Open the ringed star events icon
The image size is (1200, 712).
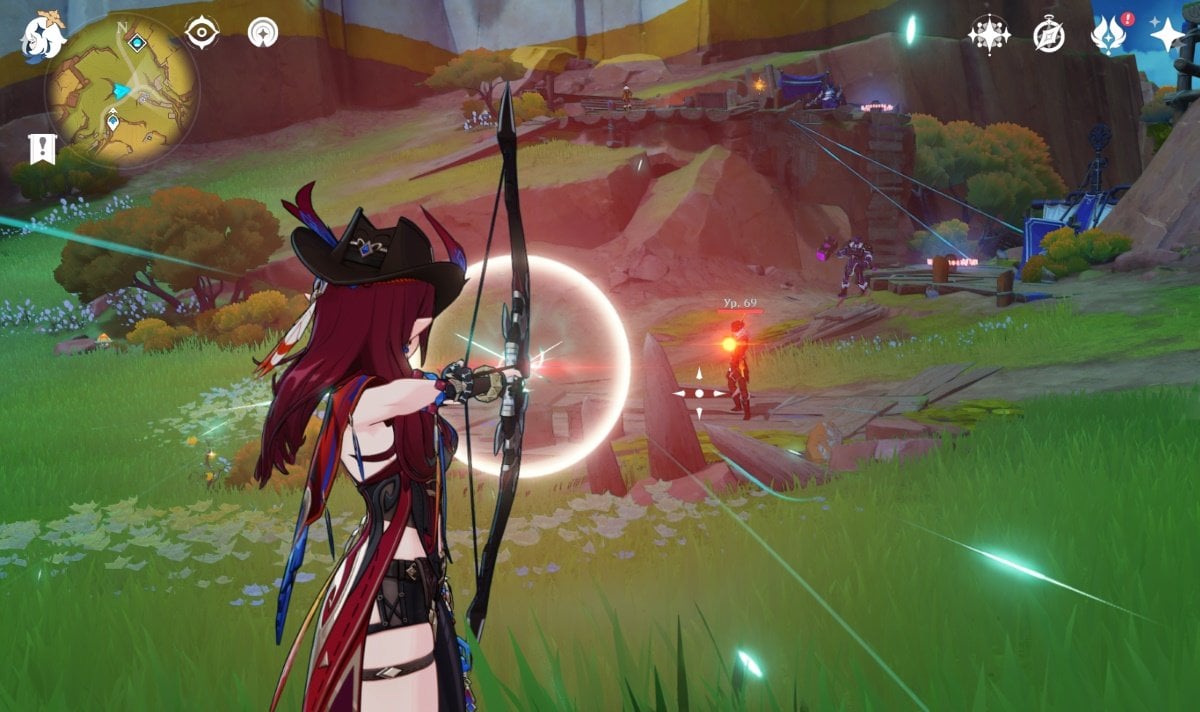[988, 35]
